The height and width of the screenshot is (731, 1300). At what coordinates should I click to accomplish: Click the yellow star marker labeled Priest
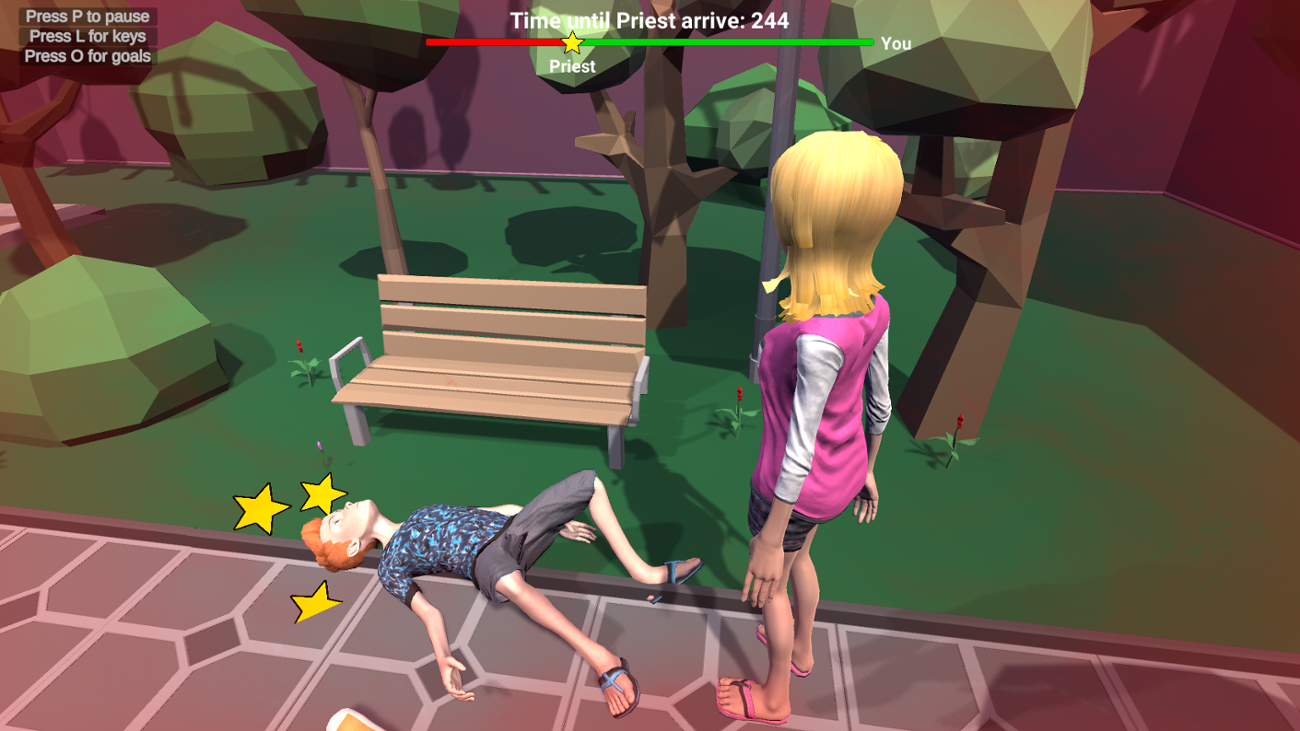[x=571, y=42]
